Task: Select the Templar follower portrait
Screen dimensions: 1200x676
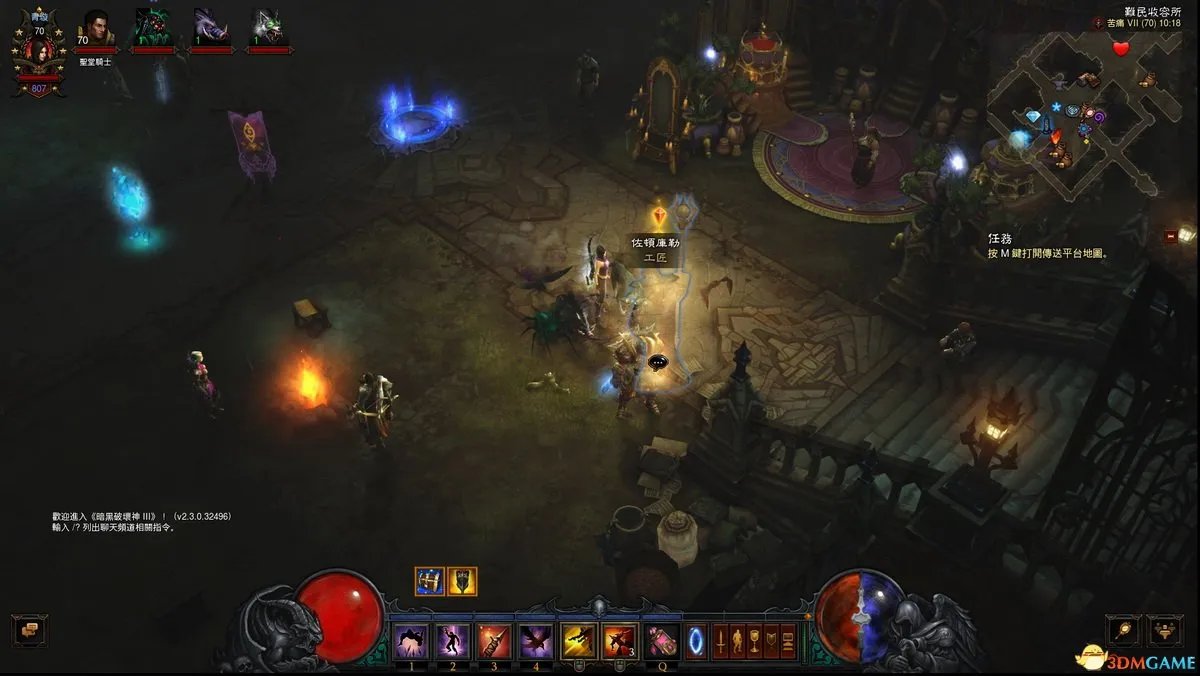Action: coord(96,28)
